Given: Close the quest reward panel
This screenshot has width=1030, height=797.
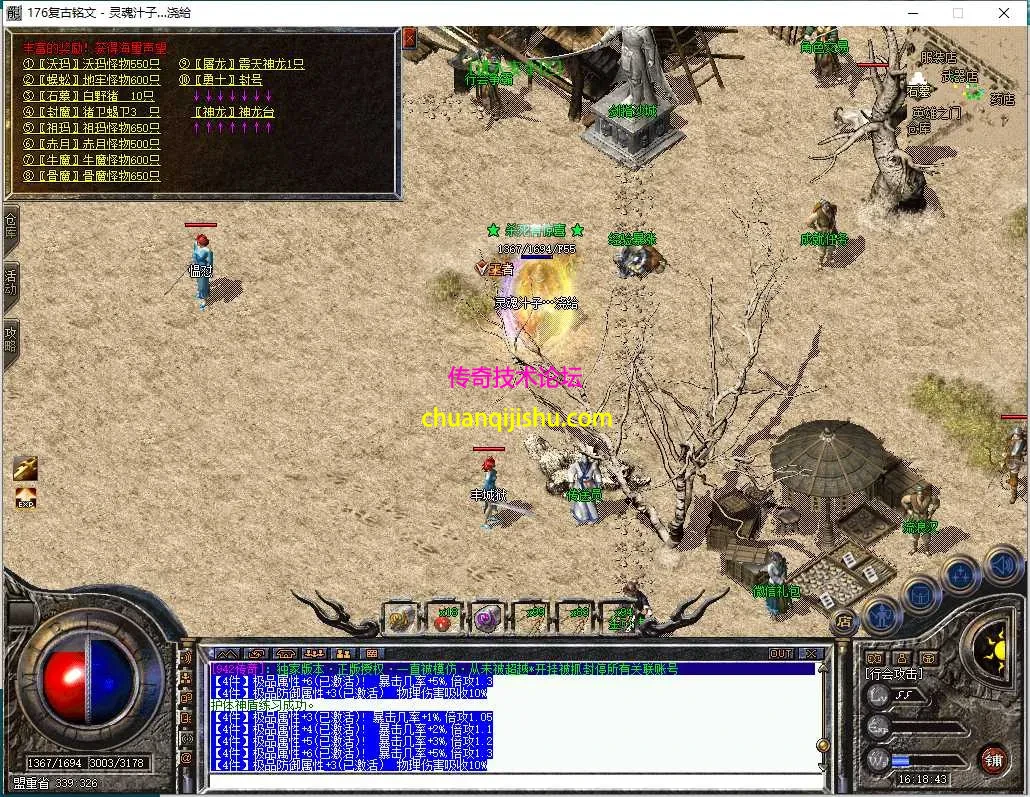Looking at the screenshot, I should pyautogui.click(x=409, y=38).
